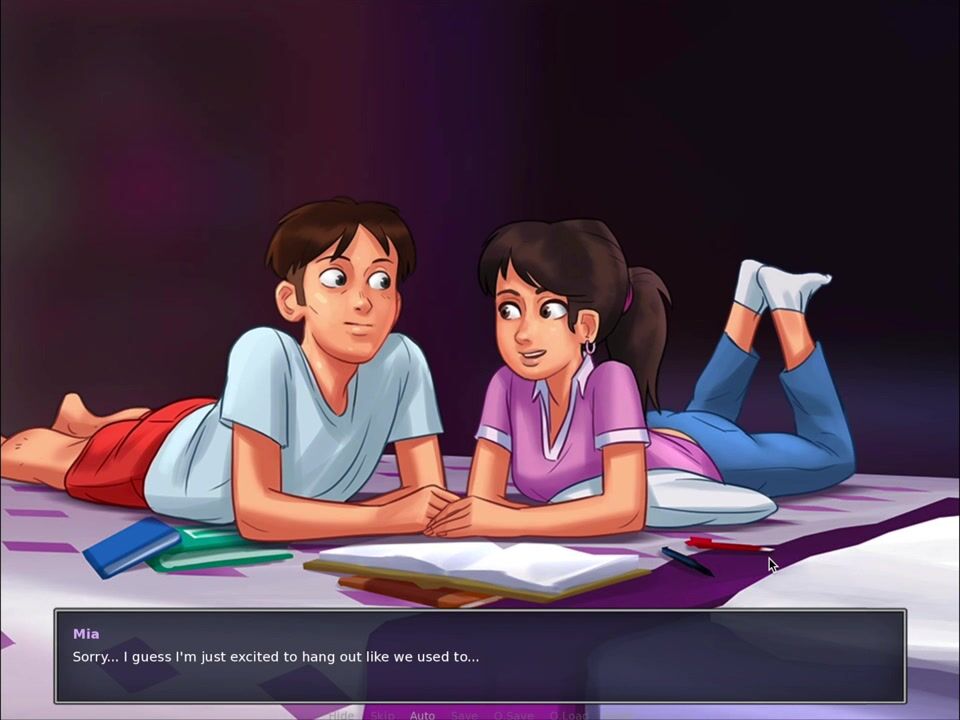Quick save with Q.Save
960x720 pixels.
(513, 715)
